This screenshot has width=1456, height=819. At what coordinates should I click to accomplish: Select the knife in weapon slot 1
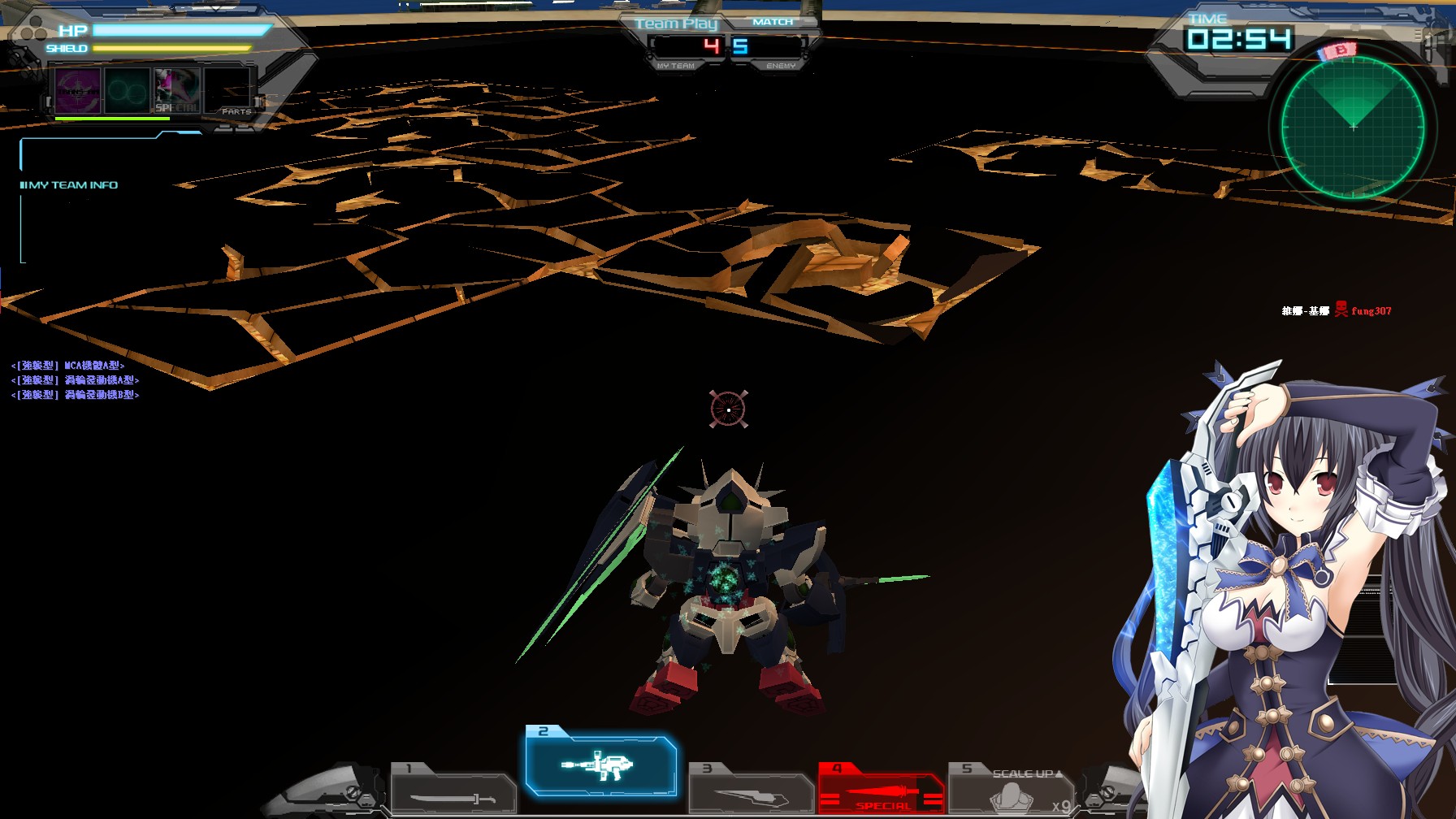pyautogui.click(x=451, y=792)
